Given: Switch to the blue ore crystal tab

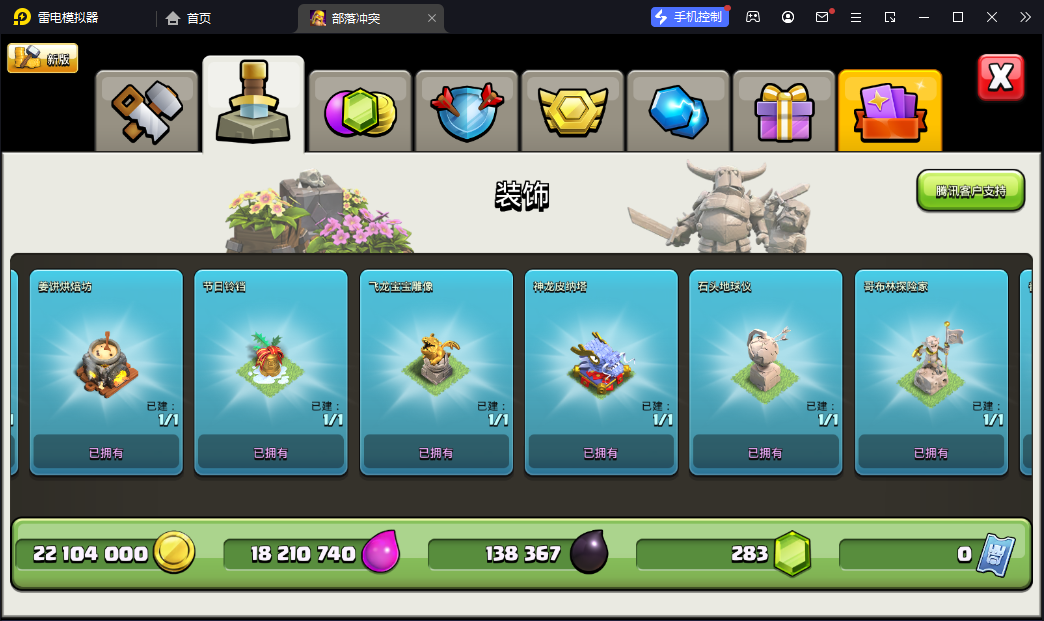Looking at the screenshot, I should pyautogui.click(x=678, y=110).
